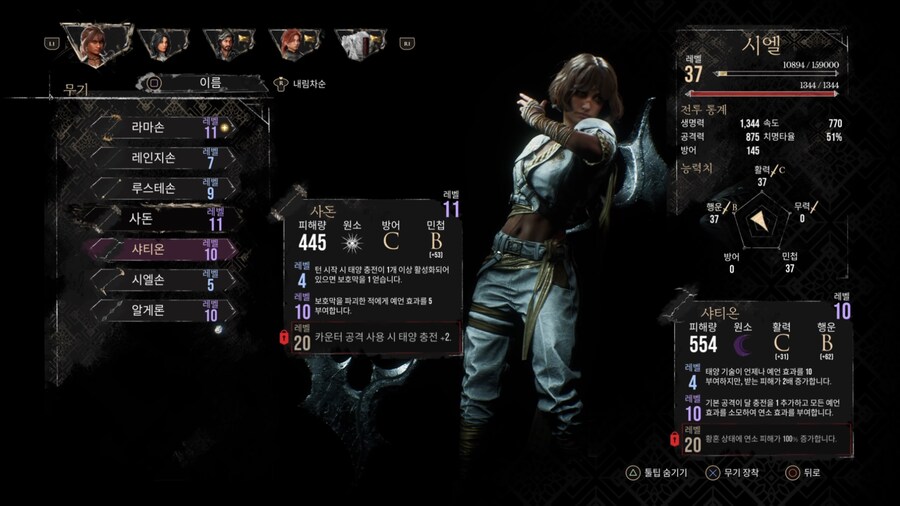Select the 루스테손 weapon row
Image resolution: width=900 pixels, height=506 pixels.
pos(160,188)
